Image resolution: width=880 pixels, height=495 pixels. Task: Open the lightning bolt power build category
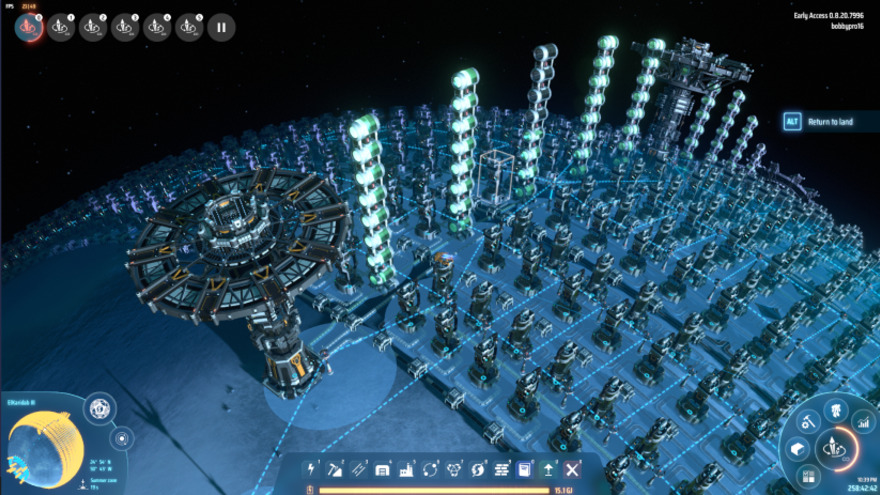[x=311, y=469]
